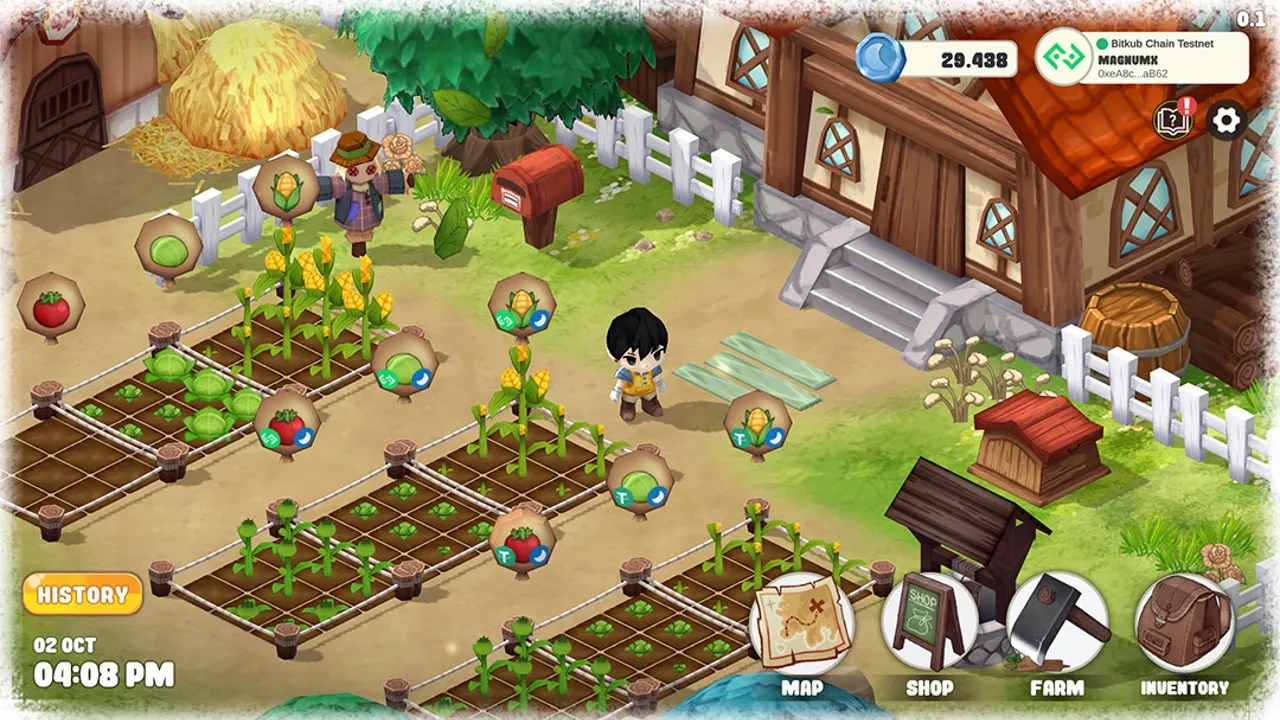The width and height of the screenshot is (1280, 720).
Task: Open the settings gear
Action: [1226, 121]
